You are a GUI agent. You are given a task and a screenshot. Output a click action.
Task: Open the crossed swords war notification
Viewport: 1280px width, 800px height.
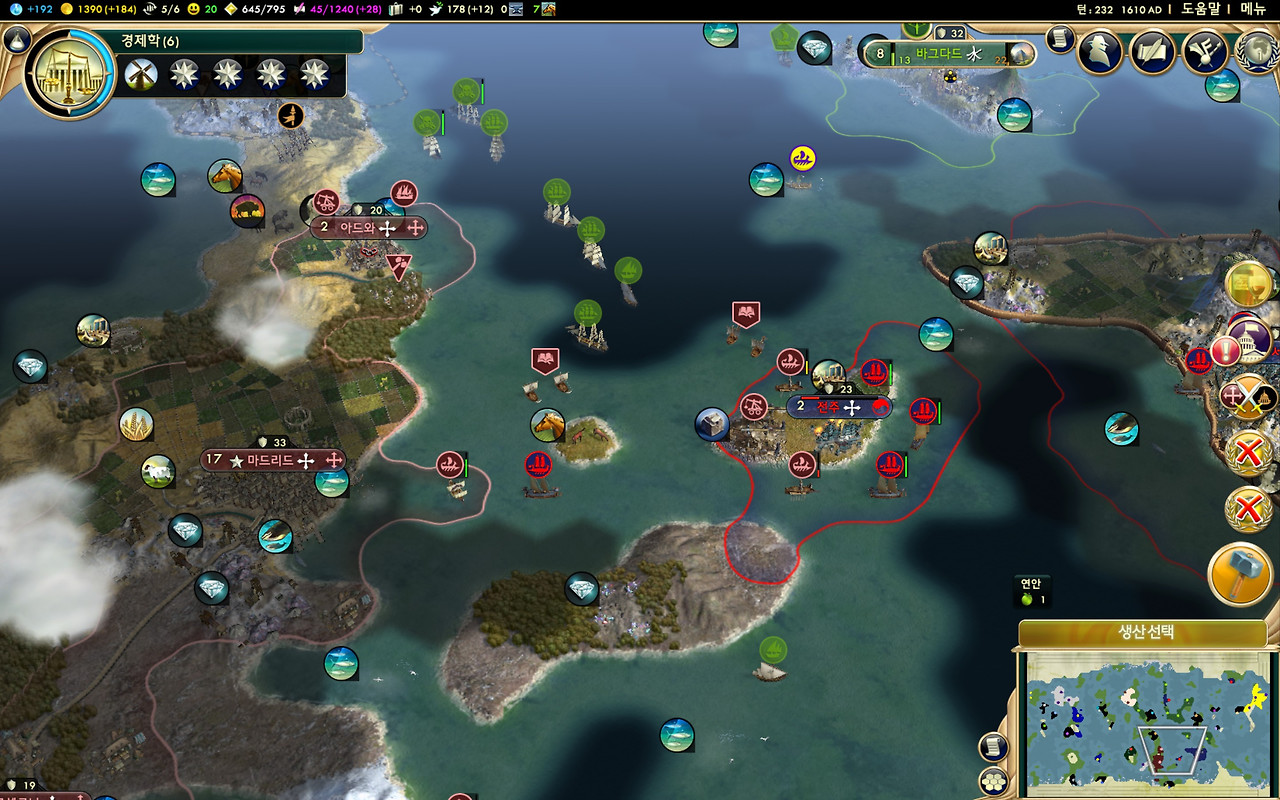click(x=1249, y=397)
